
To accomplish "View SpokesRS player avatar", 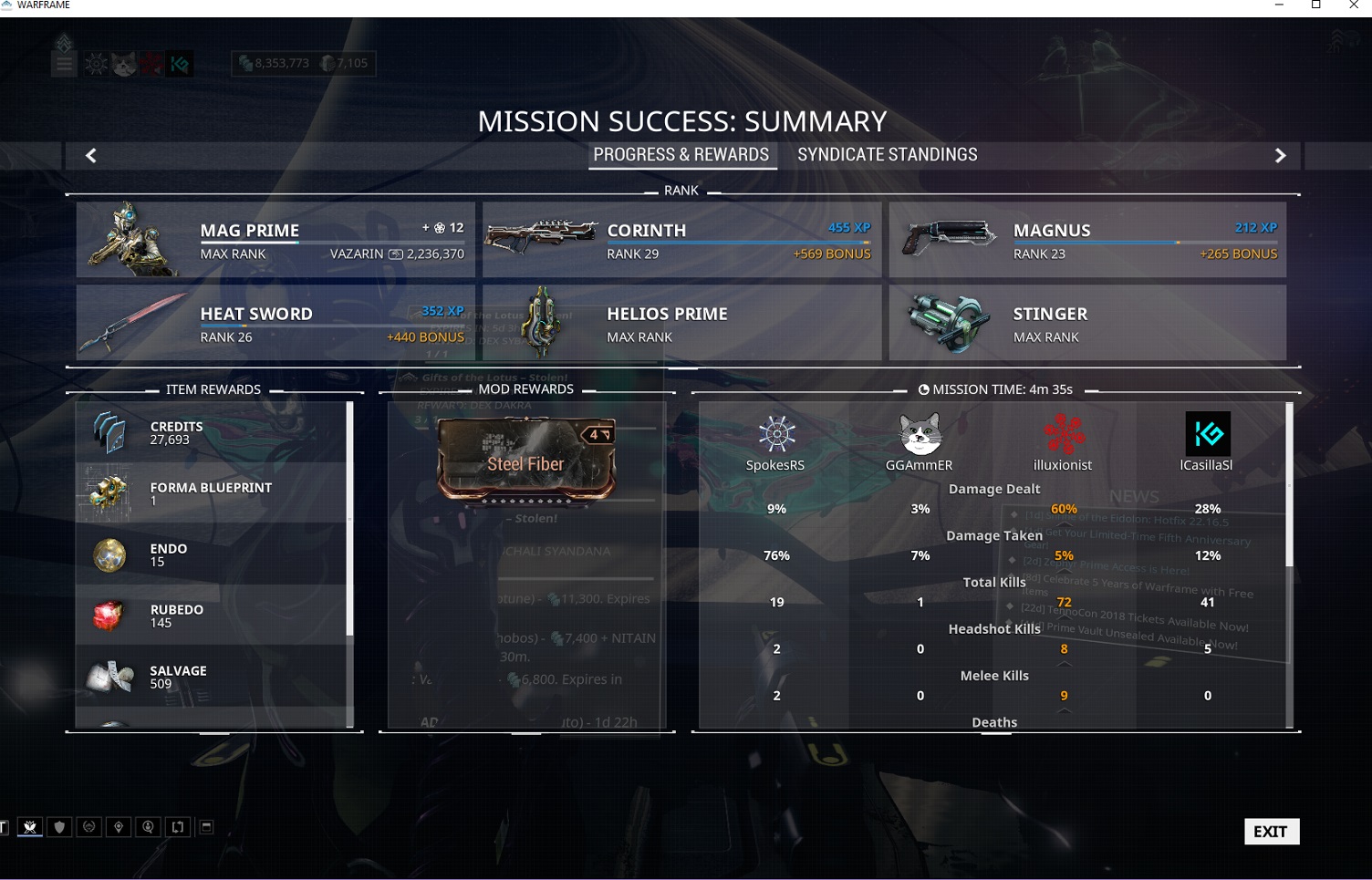I will coord(776,434).
